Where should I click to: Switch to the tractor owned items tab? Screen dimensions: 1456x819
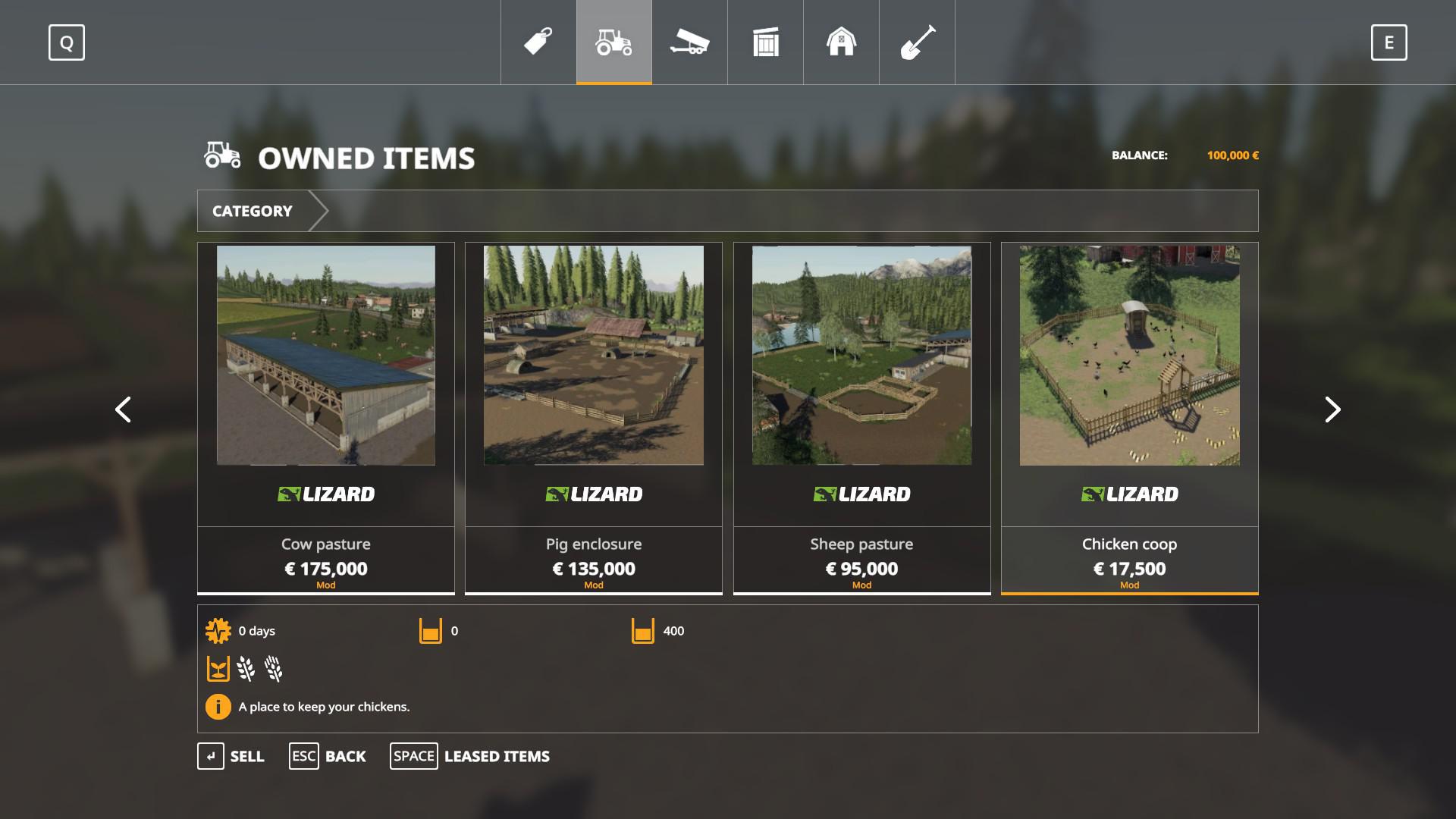(x=614, y=42)
